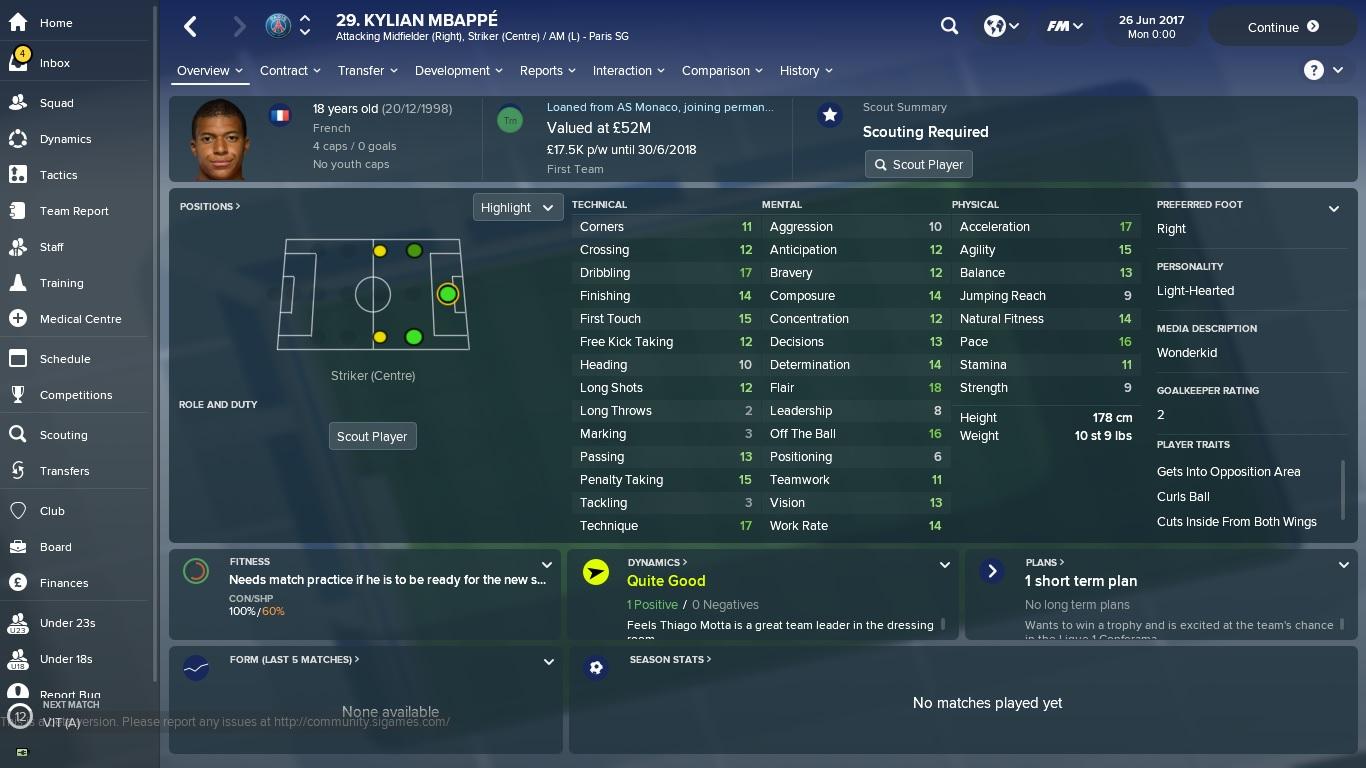The width and height of the screenshot is (1366, 768).
Task: Toggle the Form panel open
Action: (x=548, y=661)
